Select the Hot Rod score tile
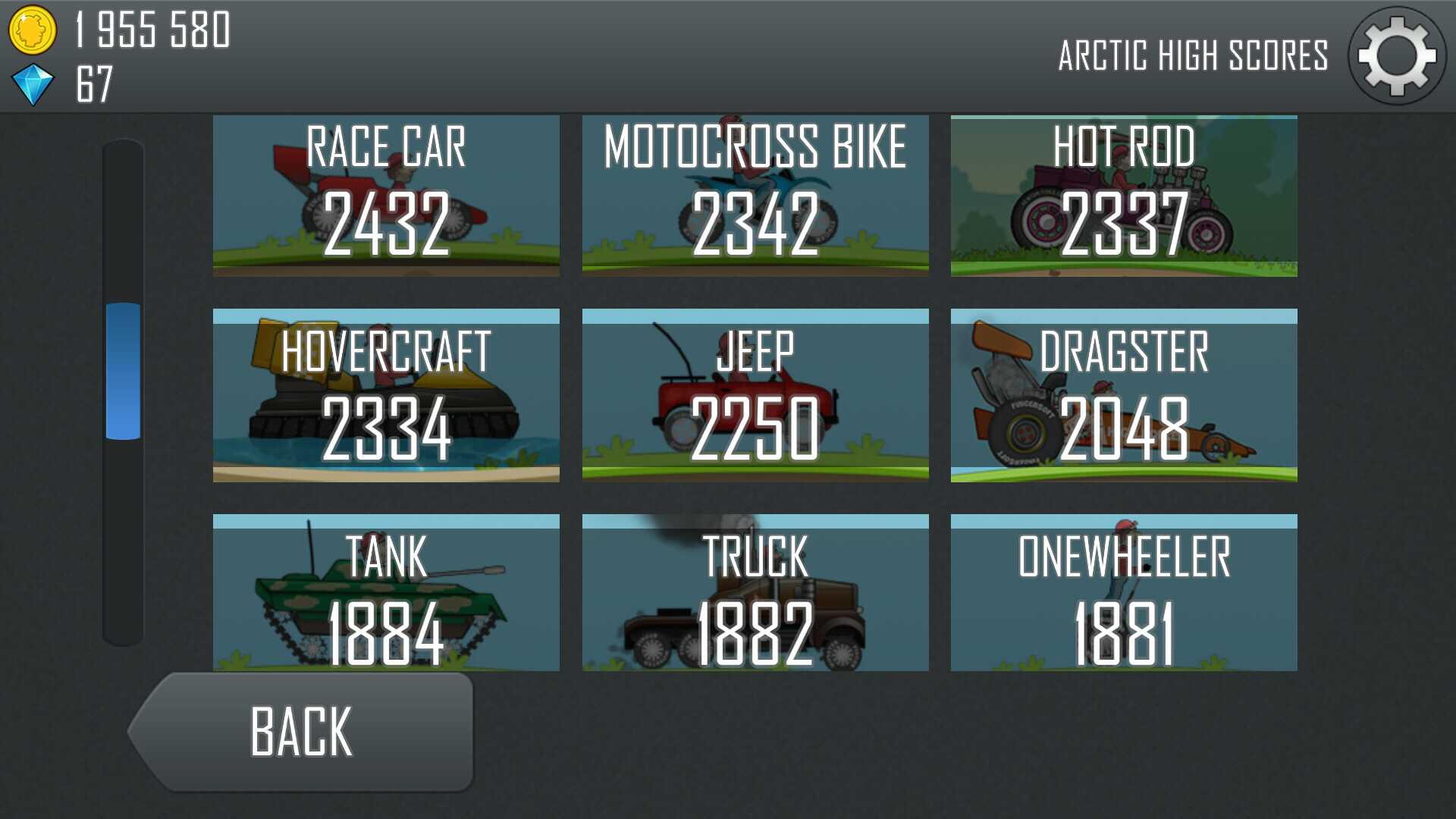Viewport: 1456px width, 819px height. click(x=1124, y=196)
